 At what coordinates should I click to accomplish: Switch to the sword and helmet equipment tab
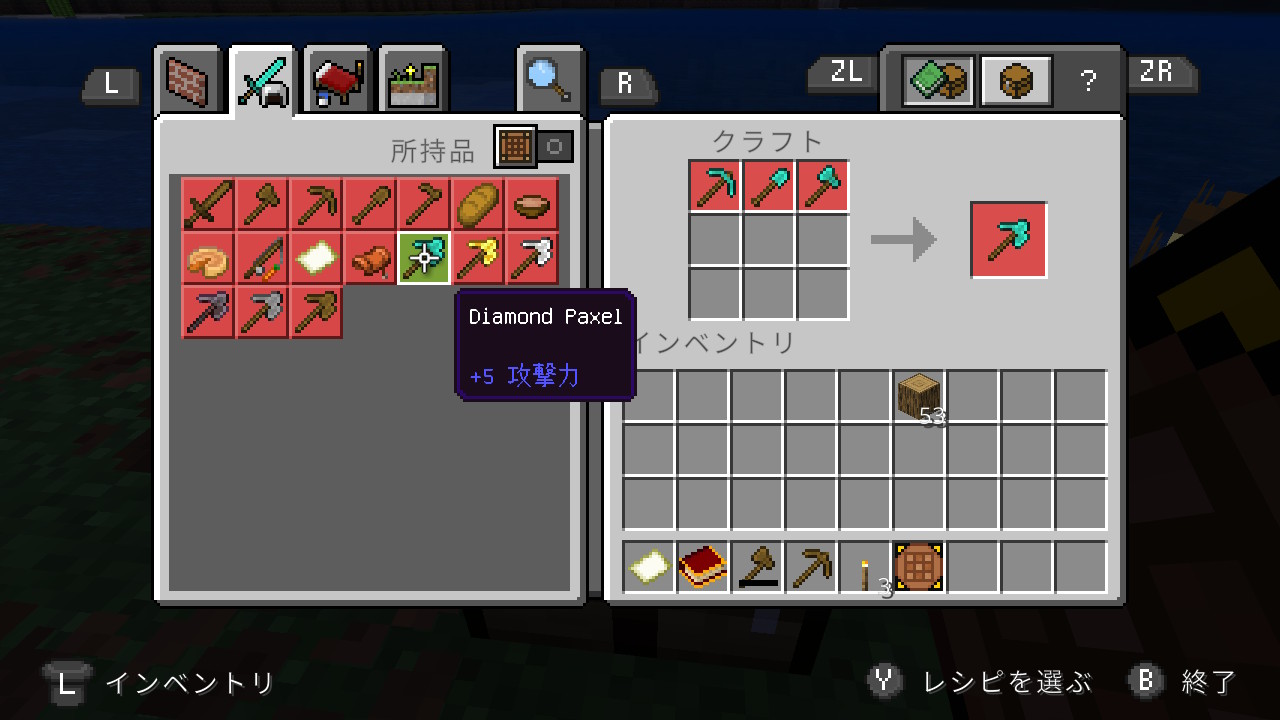pos(262,82)
